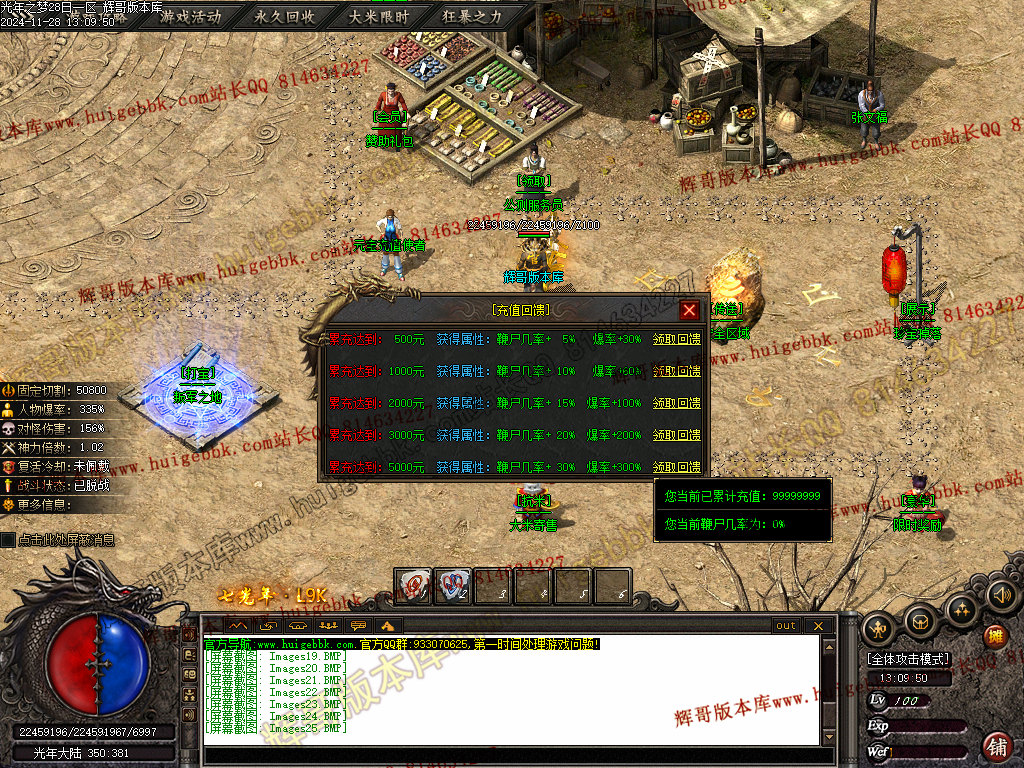
Task: Switch the 全体攻击模式 attack mode
Action: pyautogui.click(x=908, y=660)
